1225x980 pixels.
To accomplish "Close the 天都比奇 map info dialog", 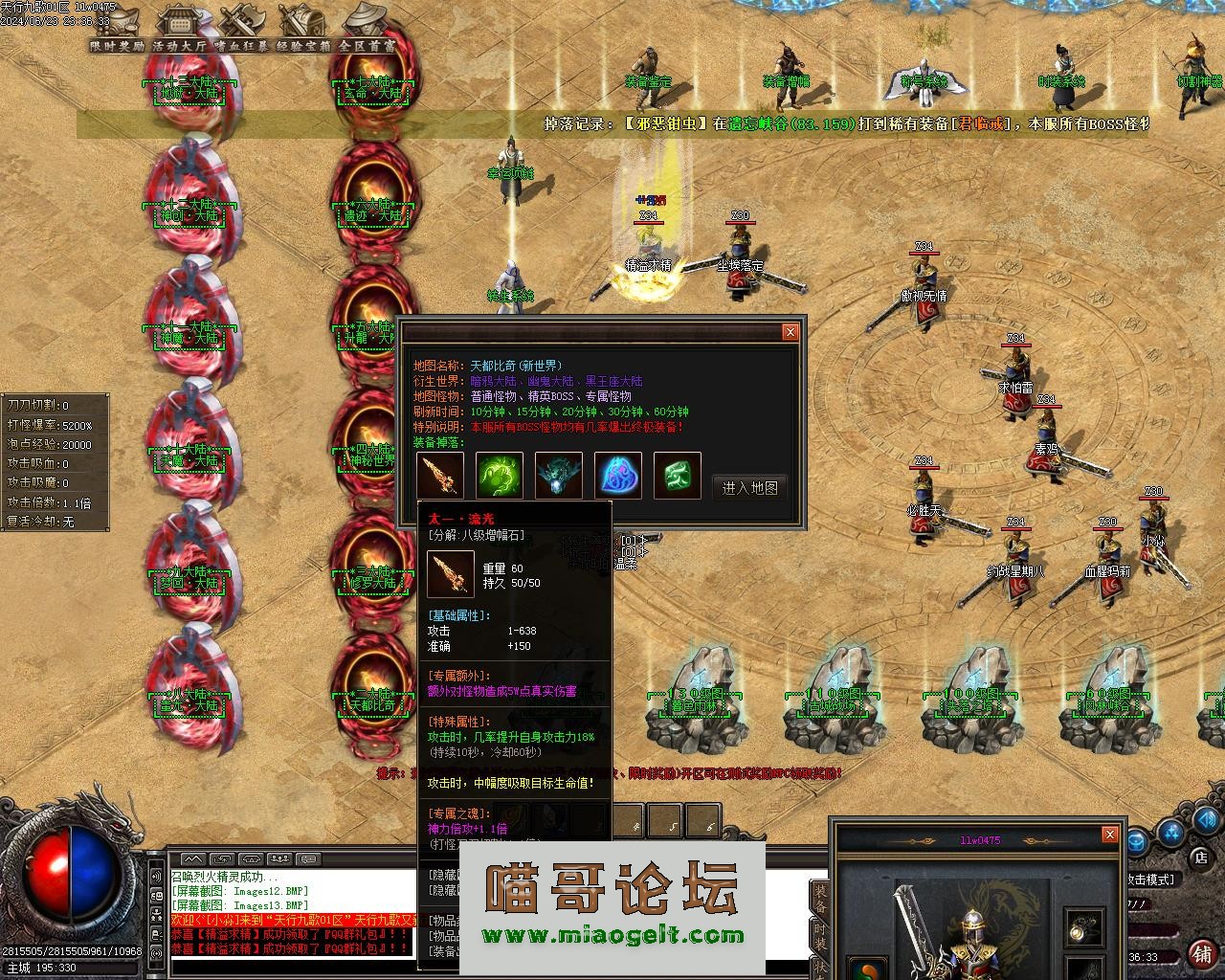I will point(790,332).
